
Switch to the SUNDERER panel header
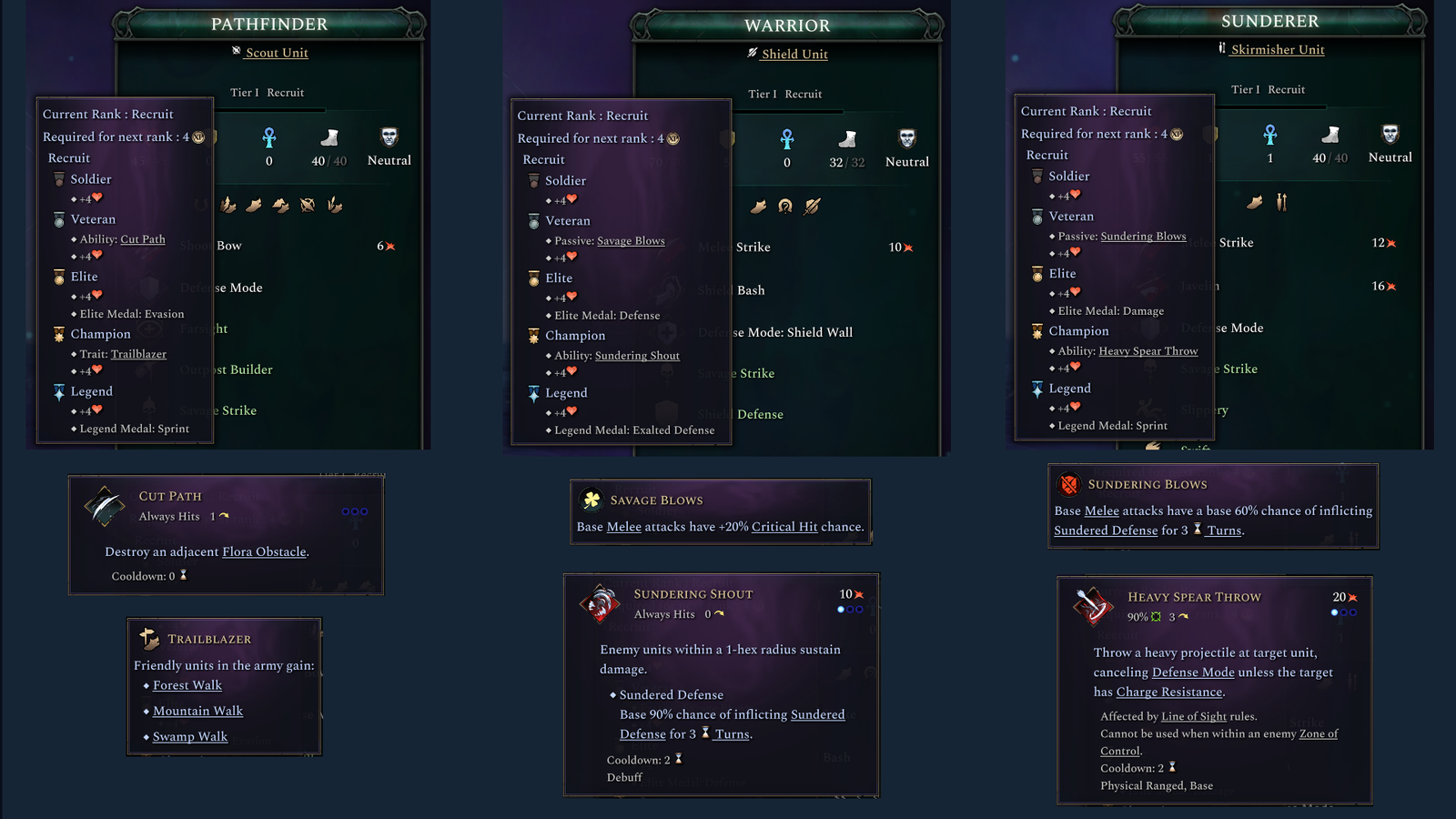(1270, 21)
